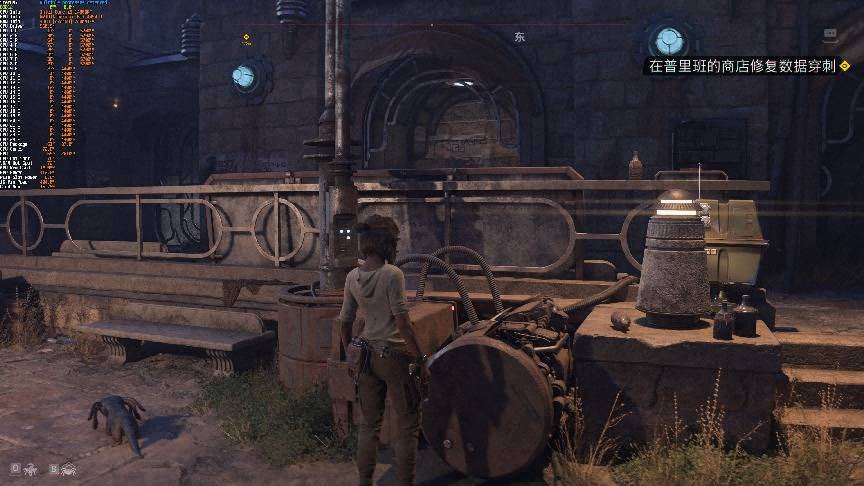
Task: Activate the second Nix companion command icon
Action: (x=67, y=467)
